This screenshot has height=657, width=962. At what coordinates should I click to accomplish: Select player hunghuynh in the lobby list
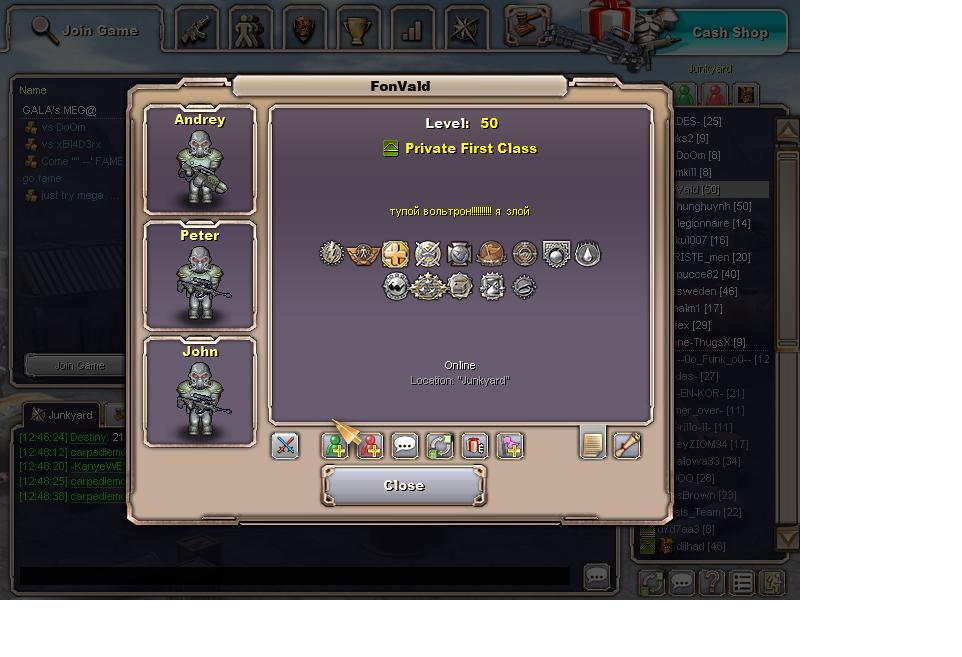point(714,206)
